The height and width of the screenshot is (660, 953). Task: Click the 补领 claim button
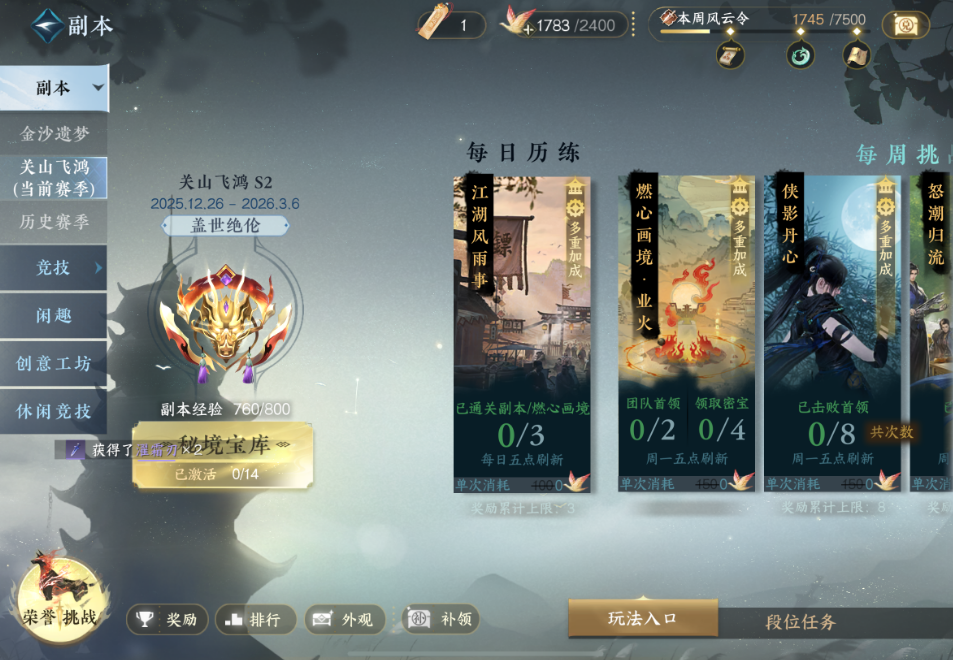pos(441,620)
